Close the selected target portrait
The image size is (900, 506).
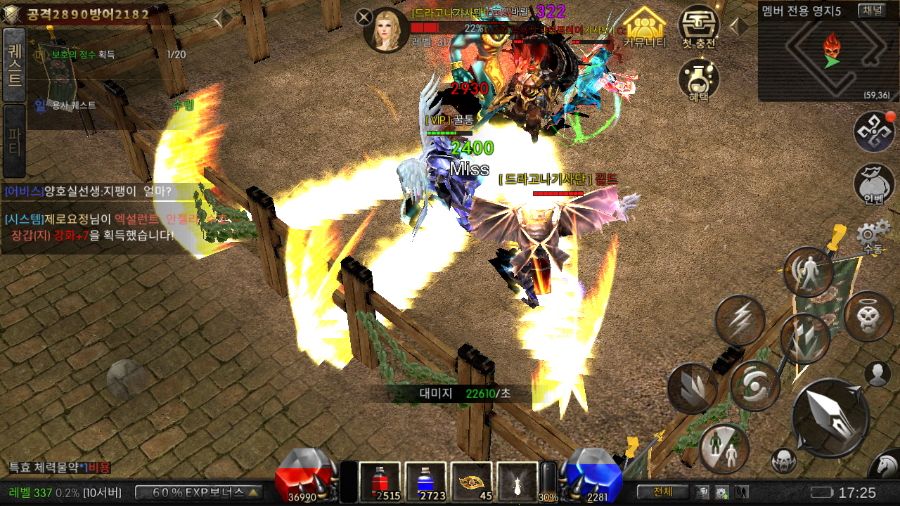point(364,16)
